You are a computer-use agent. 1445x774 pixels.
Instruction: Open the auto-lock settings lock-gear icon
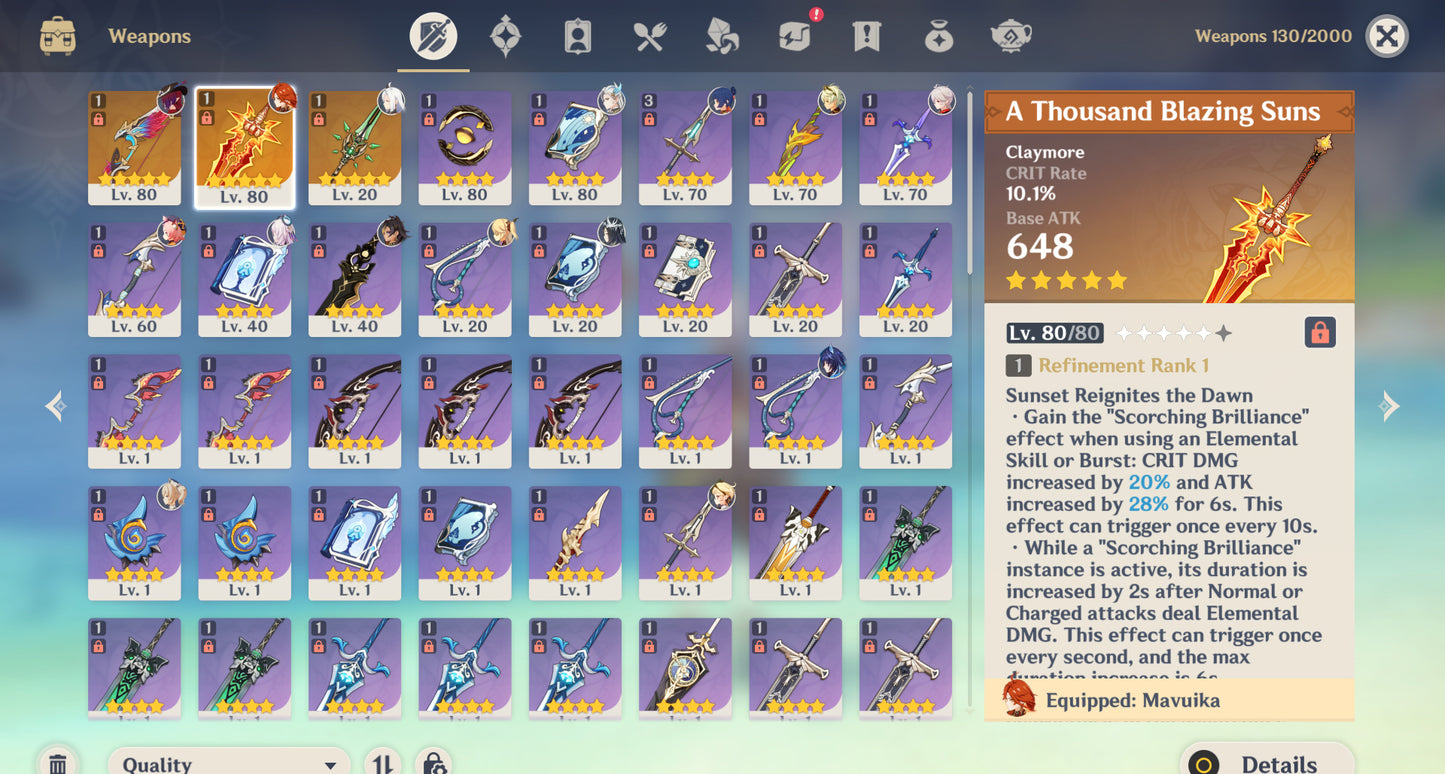(434, 762)
